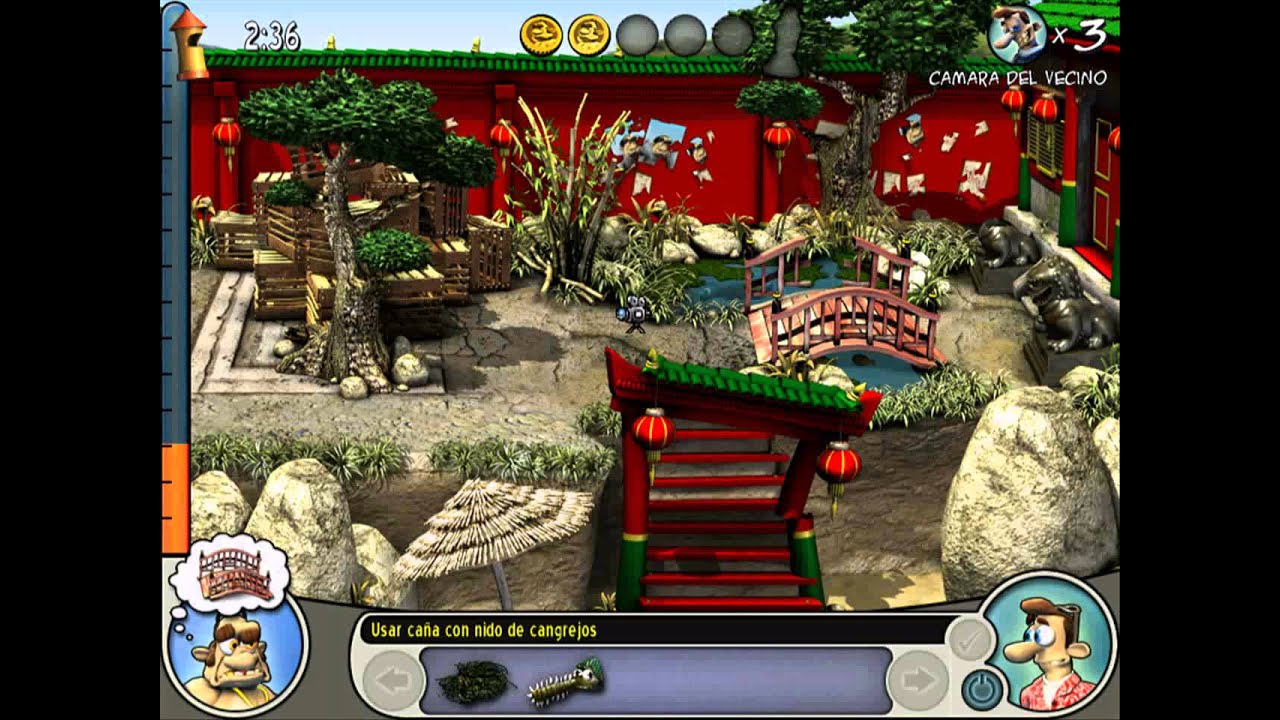Open the blue power quit button
The width and height of the screenshot is (1280, 720).
click(981, 689)
